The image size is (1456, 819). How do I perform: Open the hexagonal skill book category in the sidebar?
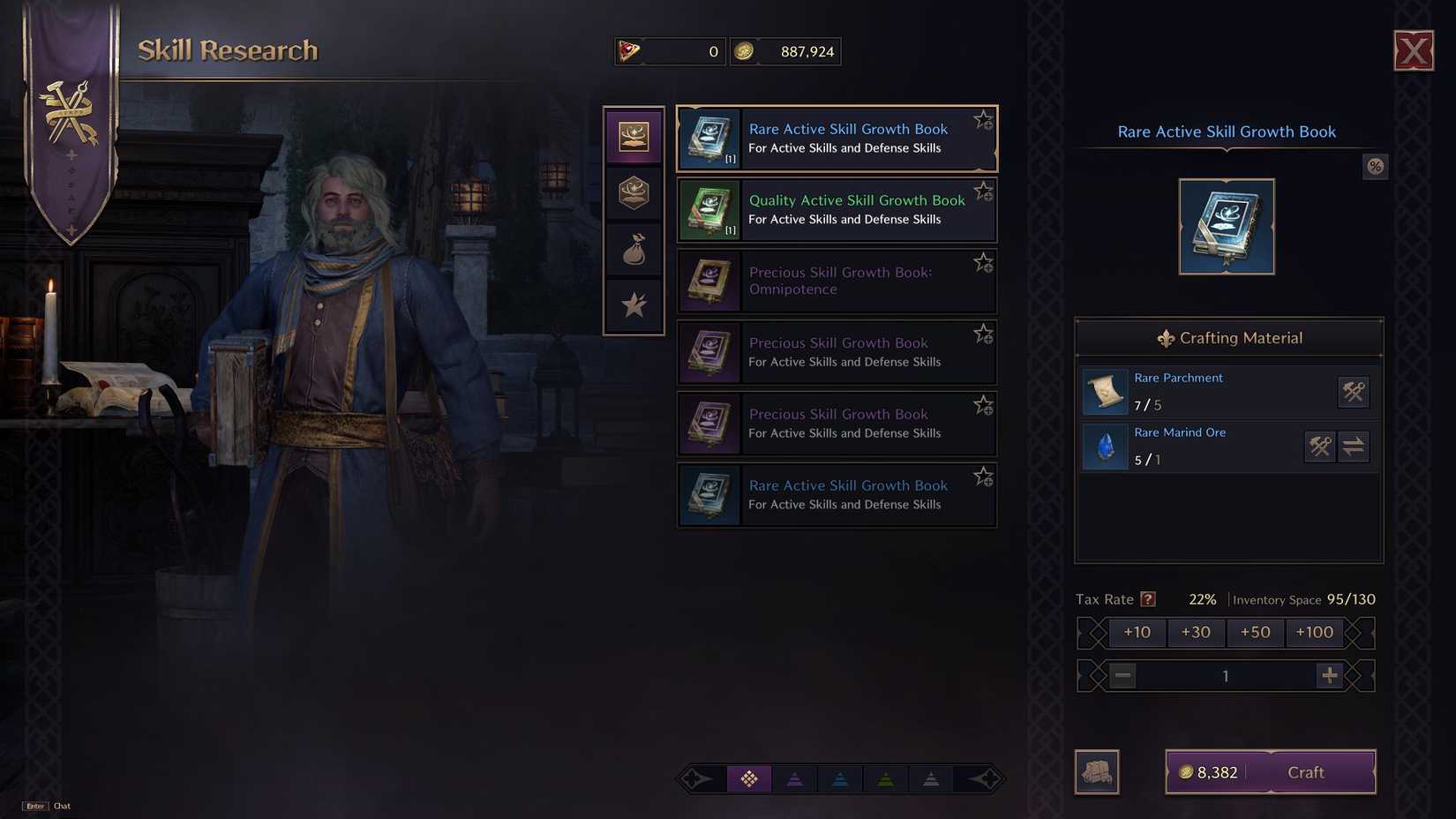point(634,192)
